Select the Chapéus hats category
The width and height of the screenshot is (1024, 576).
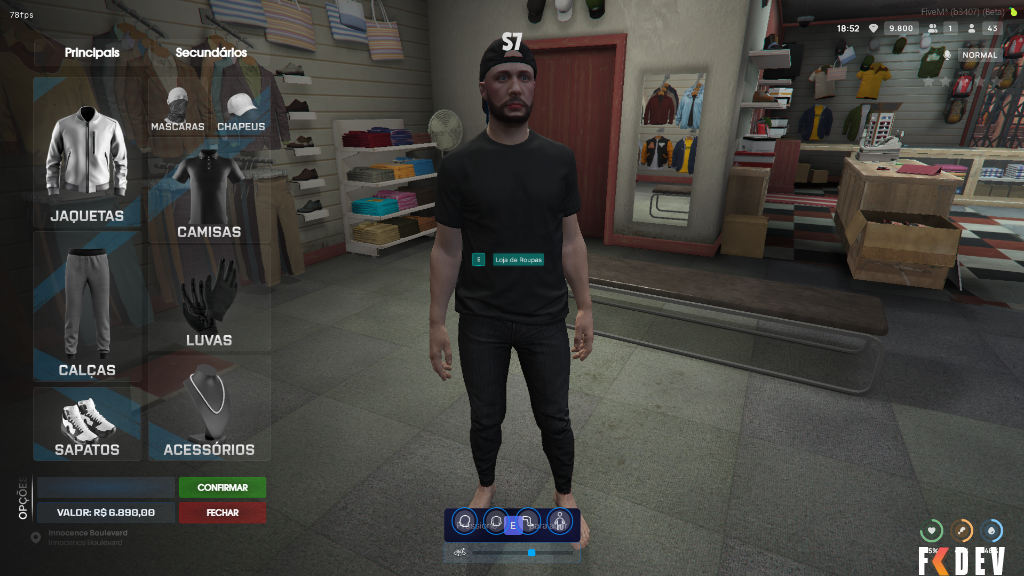pos(241,110)
